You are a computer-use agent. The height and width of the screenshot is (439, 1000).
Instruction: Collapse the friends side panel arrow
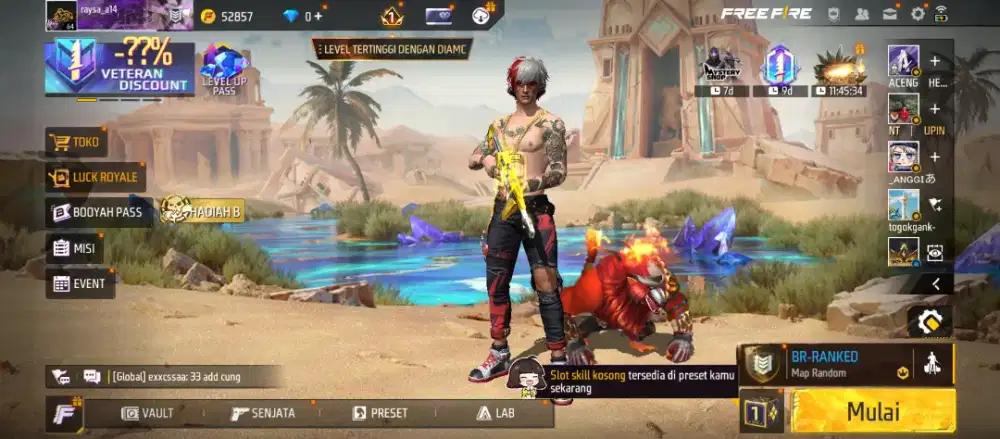coord(934,284)
